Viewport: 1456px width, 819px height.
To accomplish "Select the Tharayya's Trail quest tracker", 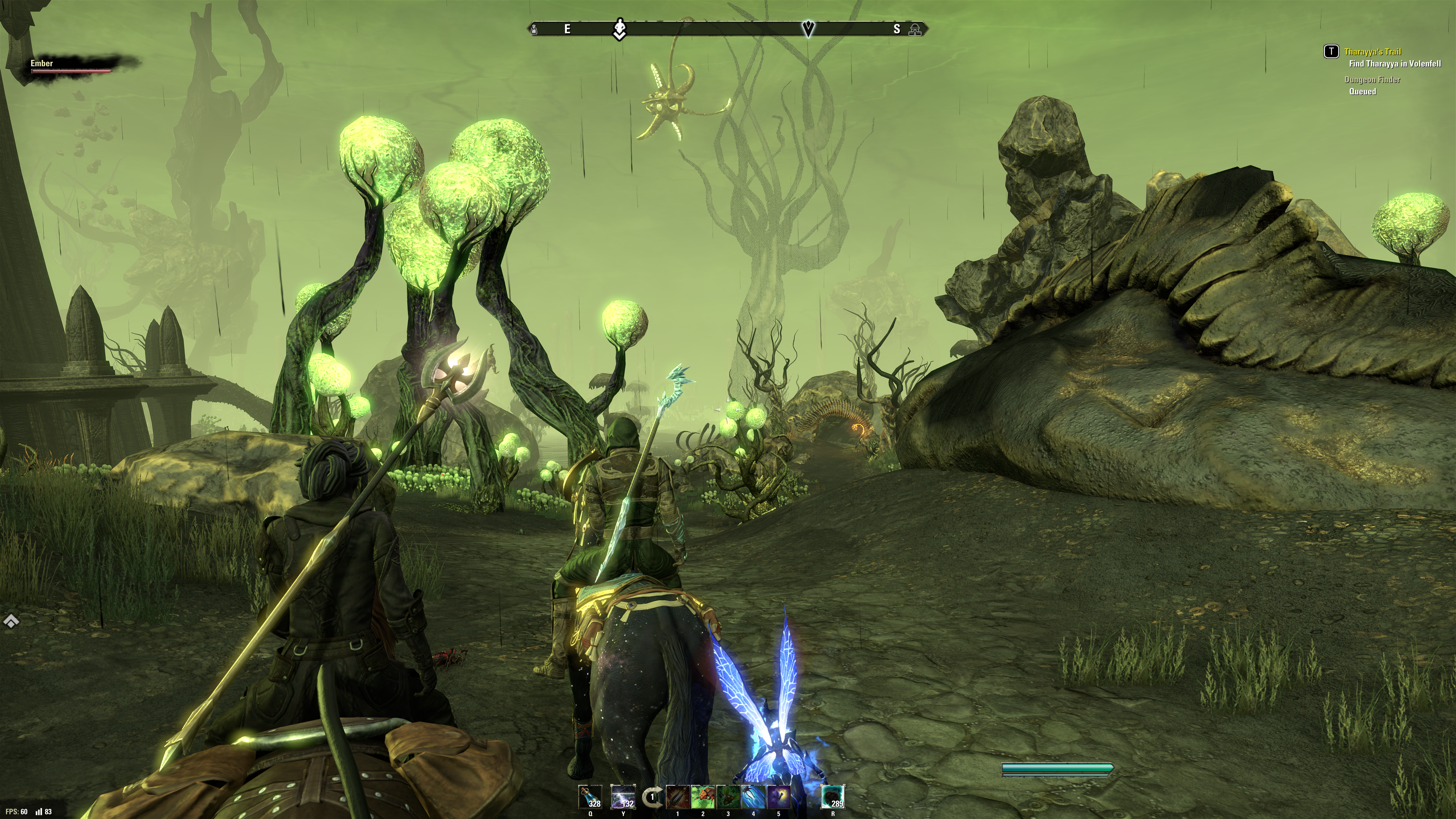I will [x=1372, y=52].
